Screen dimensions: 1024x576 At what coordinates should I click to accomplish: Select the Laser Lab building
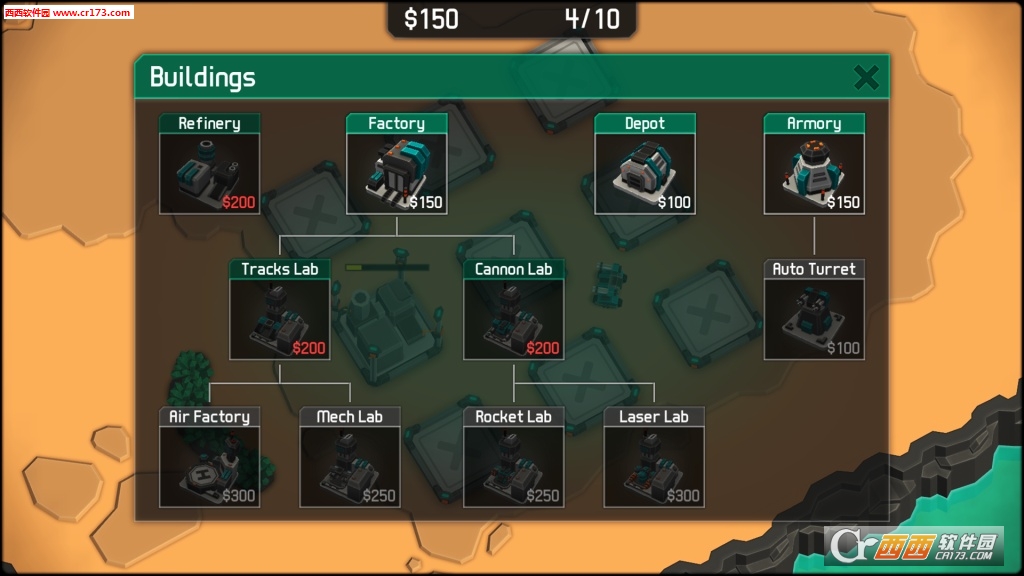(654, 457)
